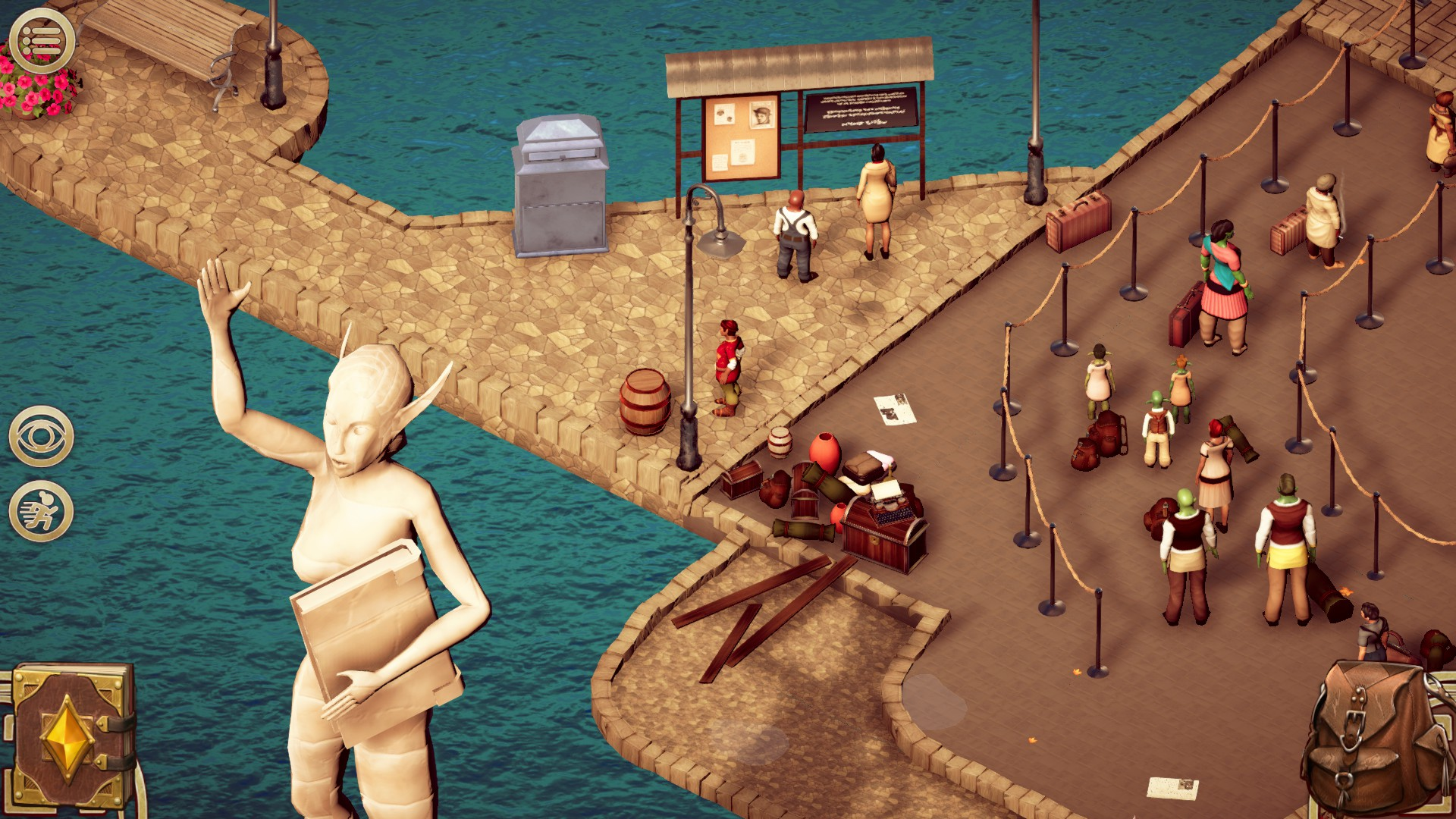1456x819 pixels.
Task: Open the main menu list icon
Action: pyautogui.click(x=42, y=38)
